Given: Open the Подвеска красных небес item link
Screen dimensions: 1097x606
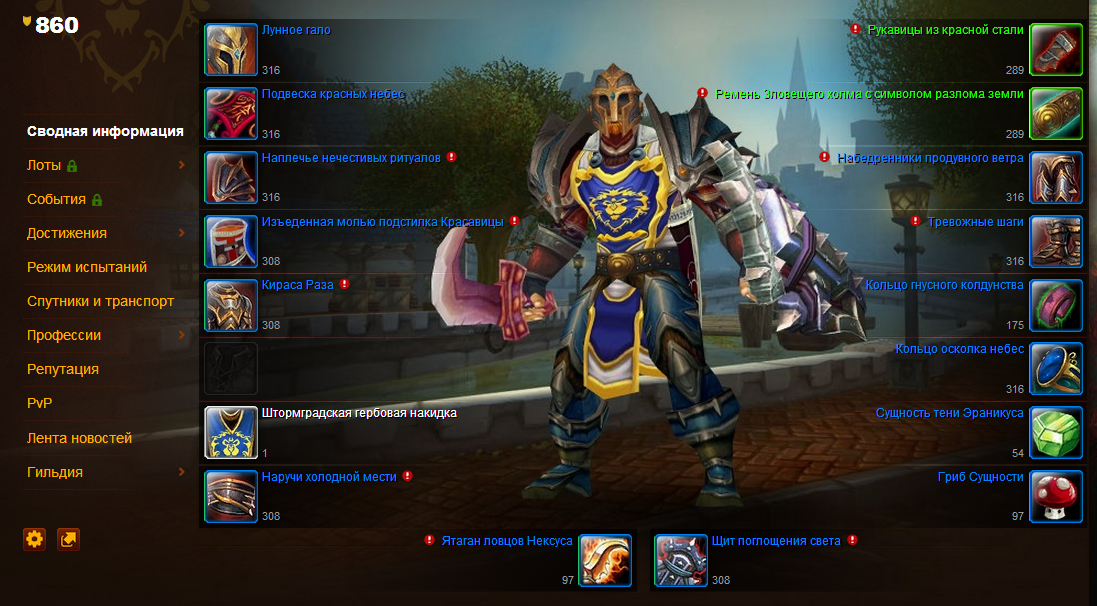Looking at the screenshot, I should click(332, 94).
